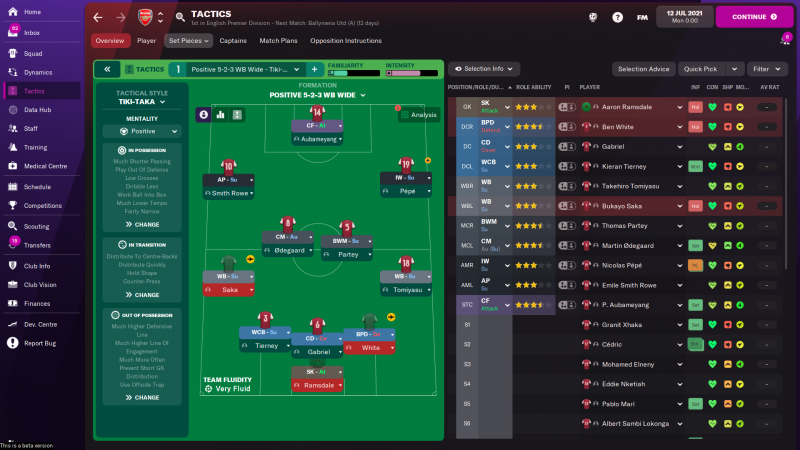
Task: Open the Filter dropdown
Action: point(765,69)
